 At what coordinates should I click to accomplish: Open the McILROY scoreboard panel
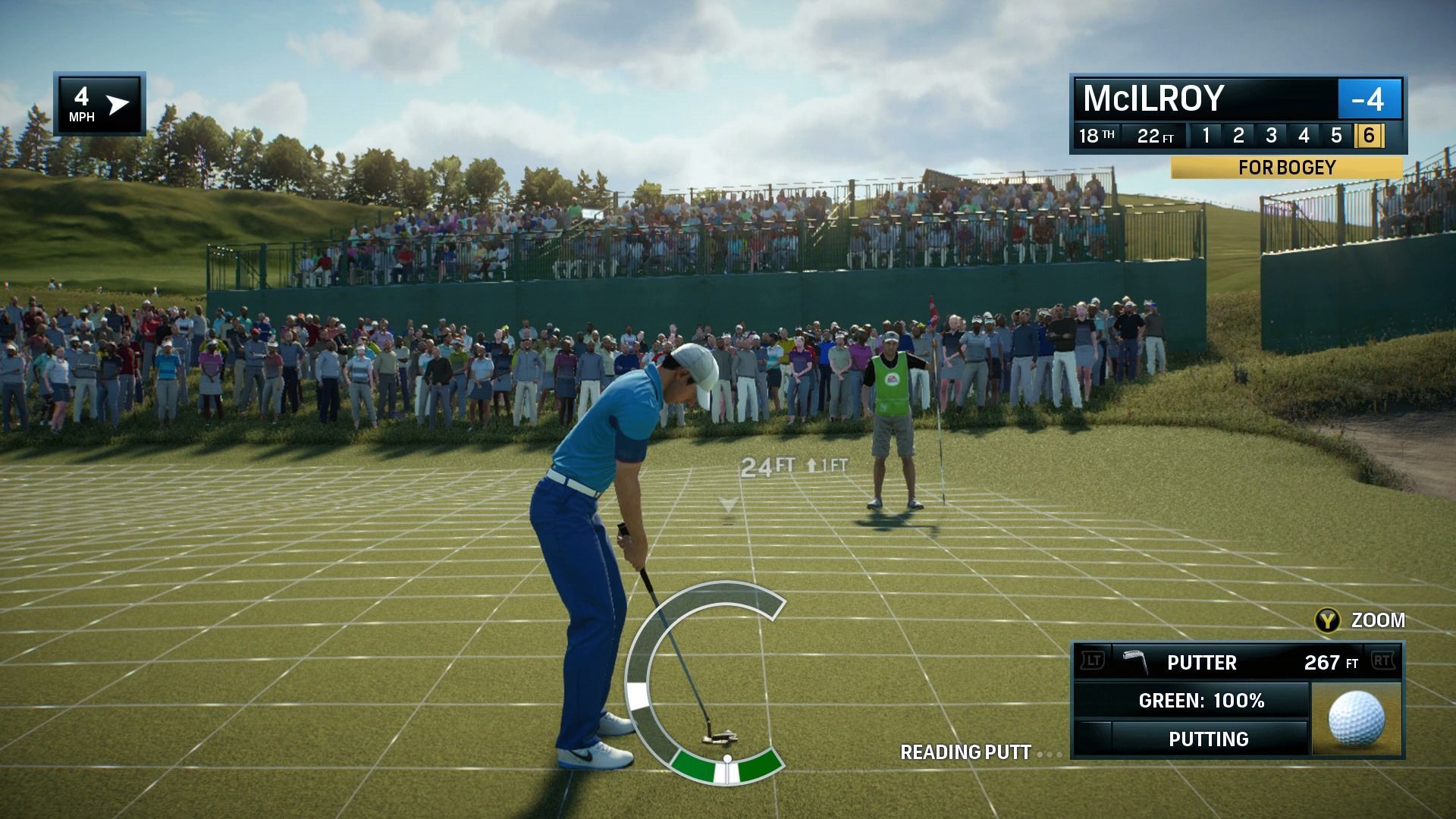[x=1206, y=99]
